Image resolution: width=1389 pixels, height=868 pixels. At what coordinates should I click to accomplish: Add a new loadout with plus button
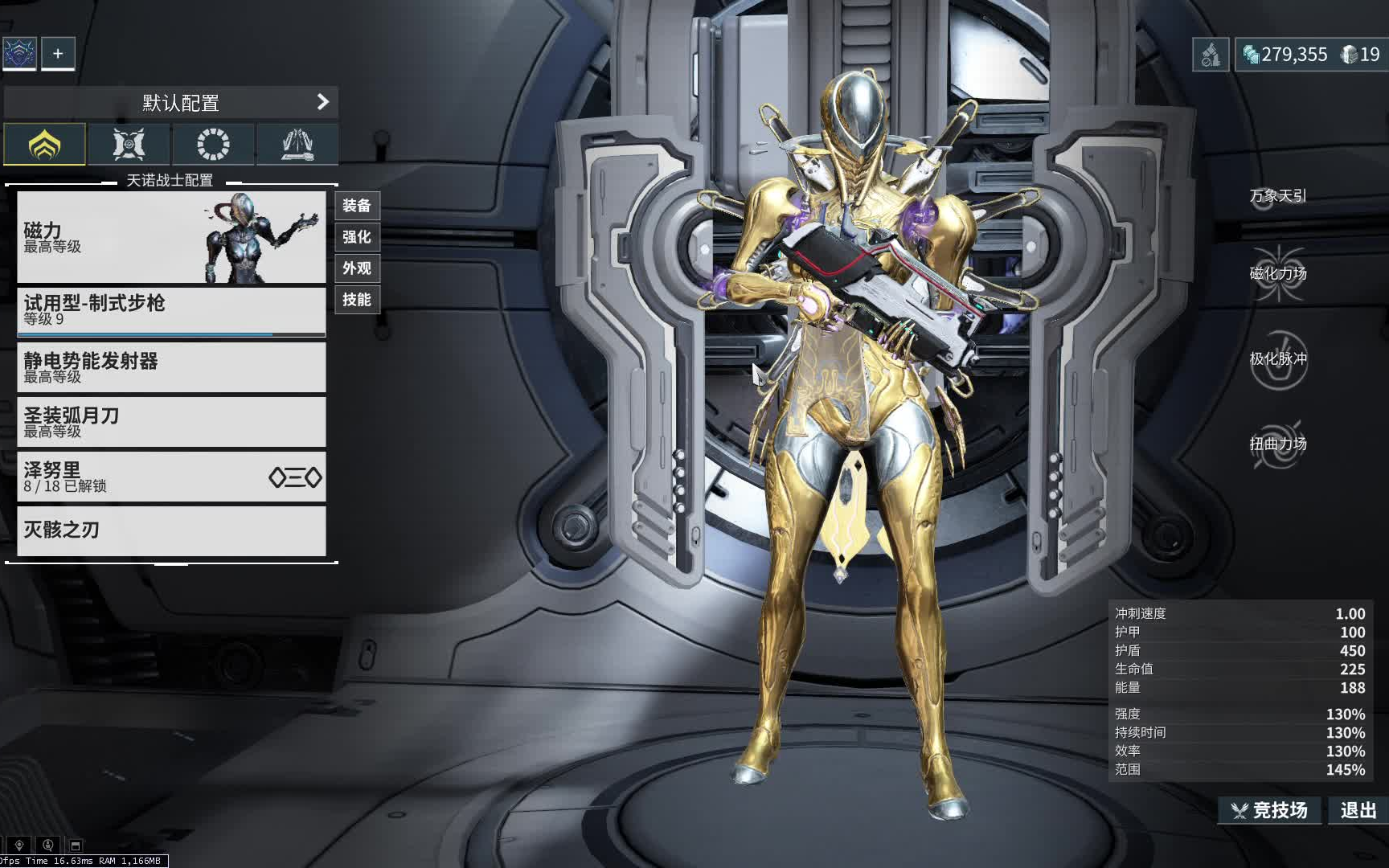pos(58,54)
